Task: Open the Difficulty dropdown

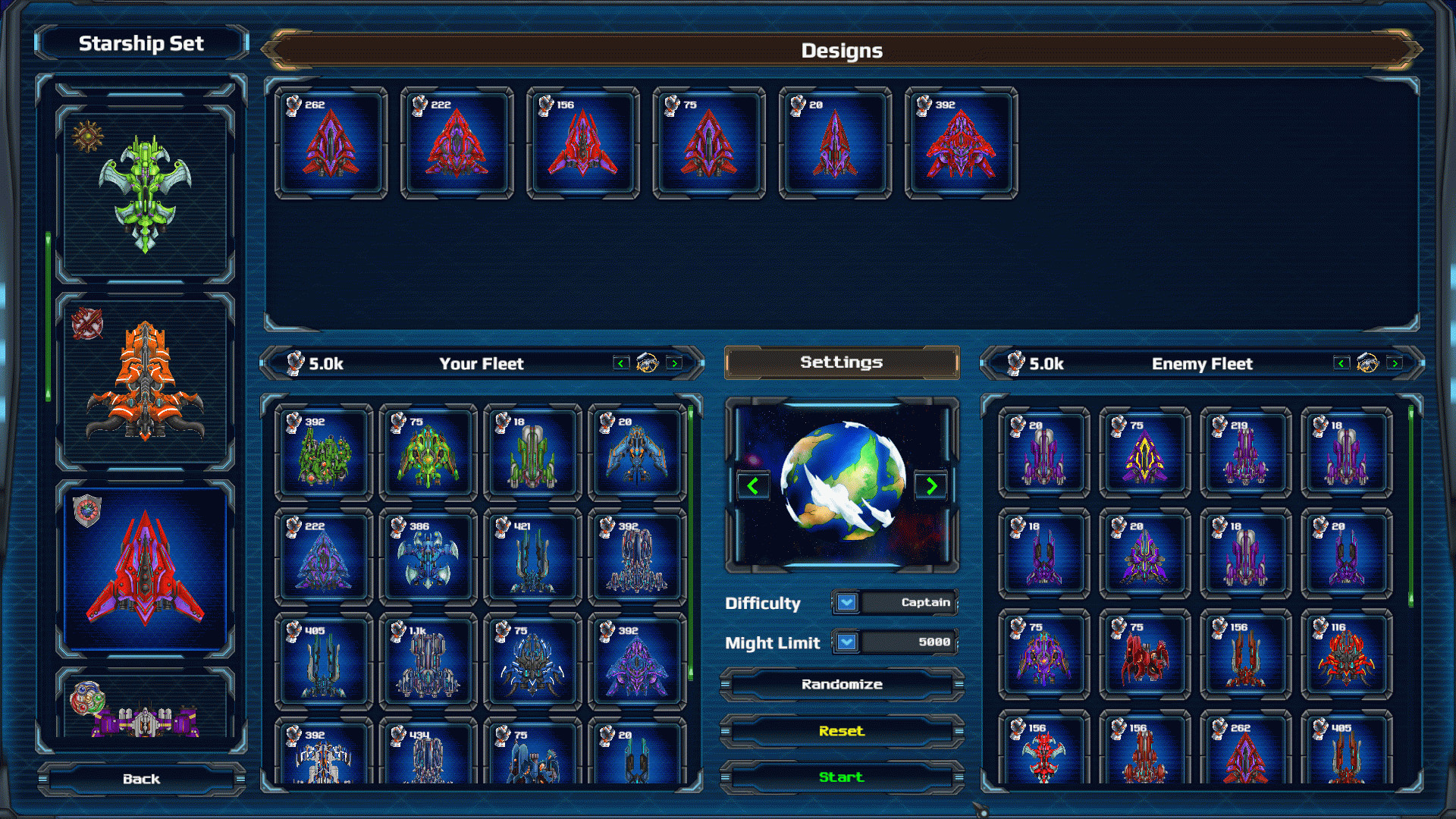Action: [847, 602]
